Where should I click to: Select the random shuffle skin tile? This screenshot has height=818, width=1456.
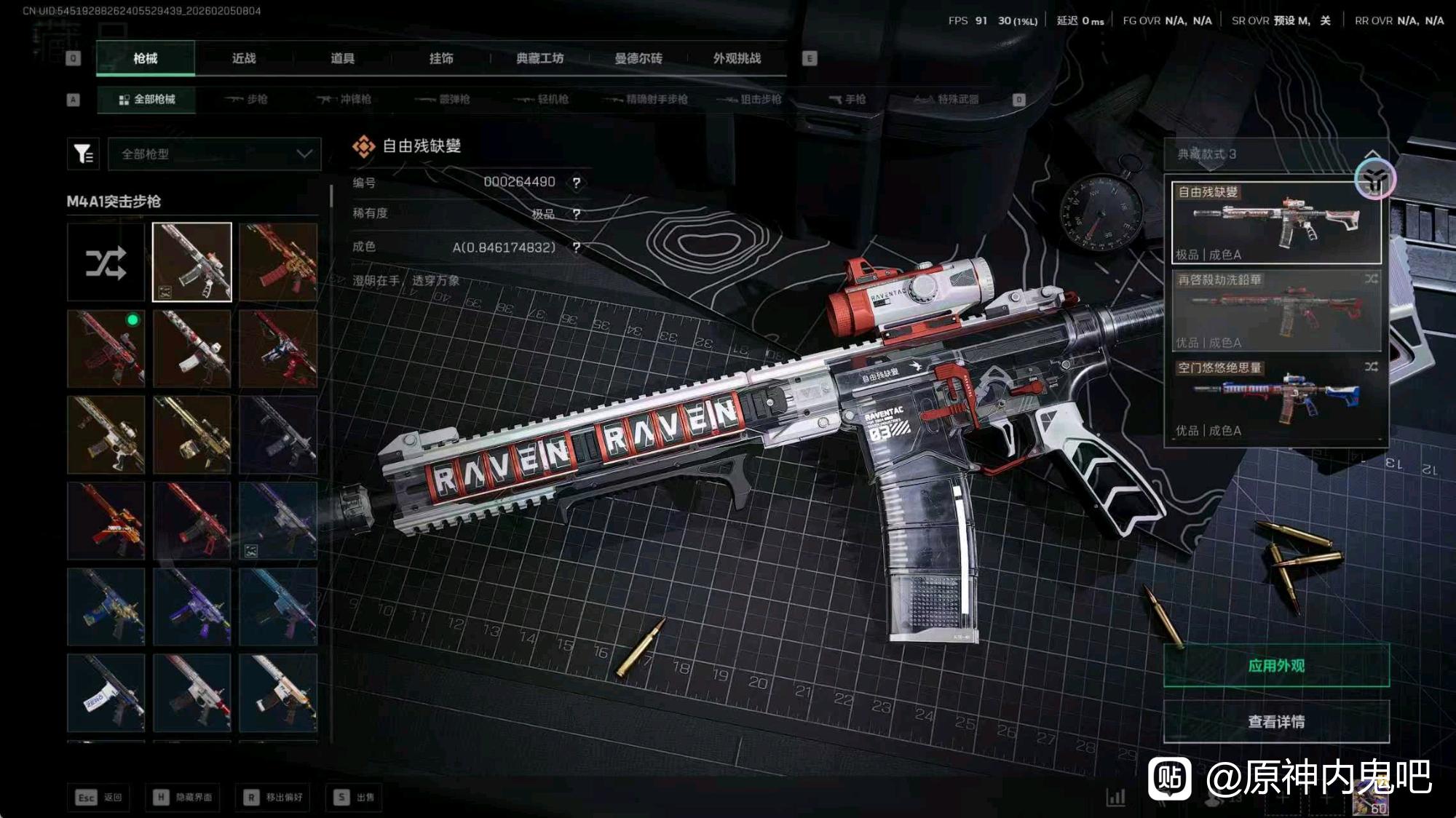click(x=106, y=263)
